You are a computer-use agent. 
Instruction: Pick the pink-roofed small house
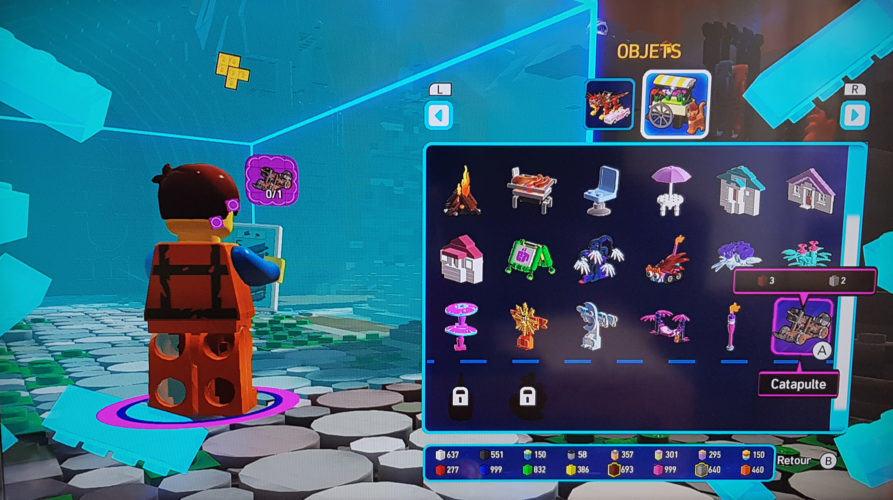point(461,258)
